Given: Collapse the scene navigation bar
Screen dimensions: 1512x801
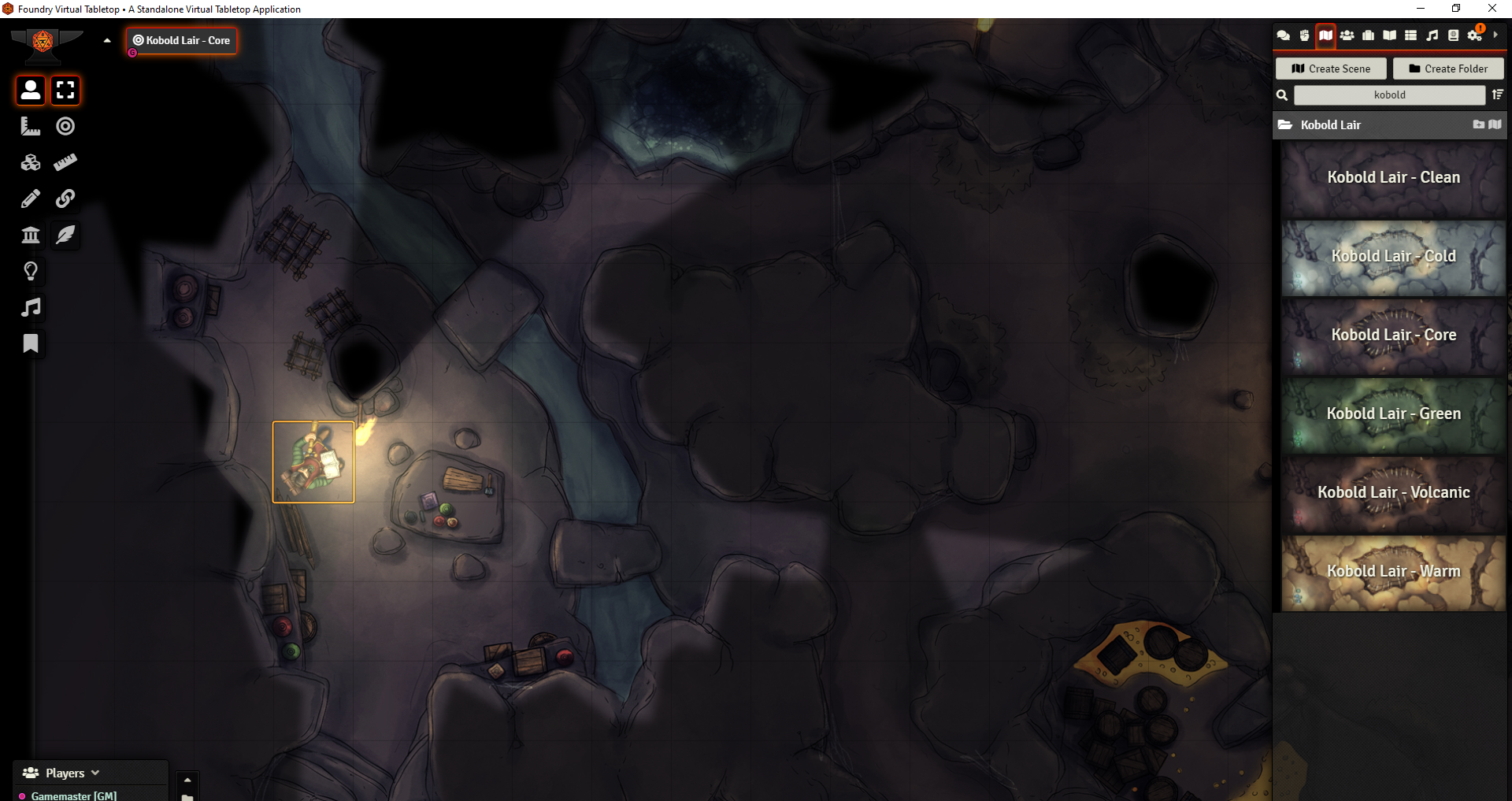Looking at the screenshot, I should click(107, 40).
